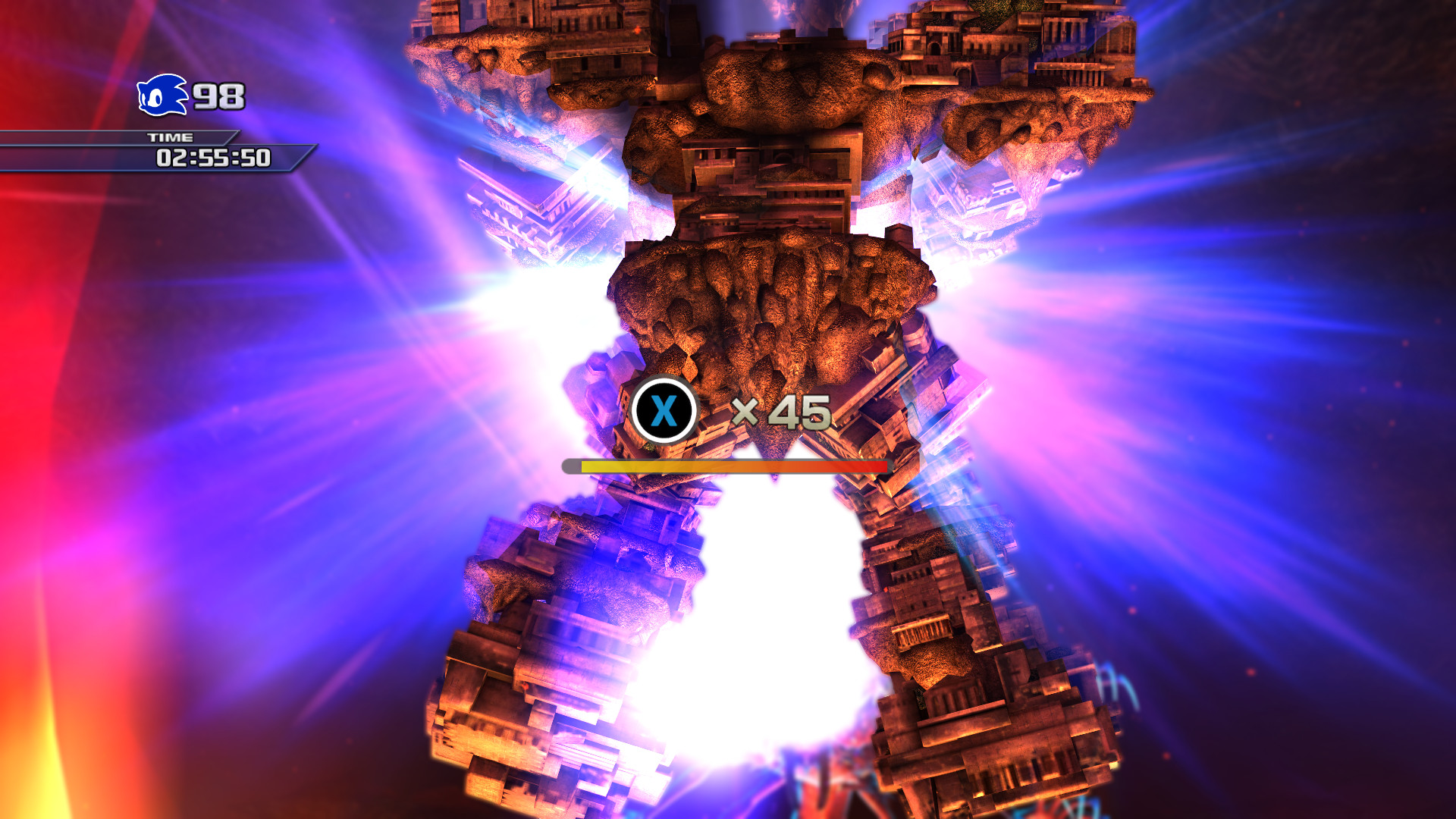Click the 02:55:50 timer readout
Screen dimensions: 1456x819
[x=212, y=158]
